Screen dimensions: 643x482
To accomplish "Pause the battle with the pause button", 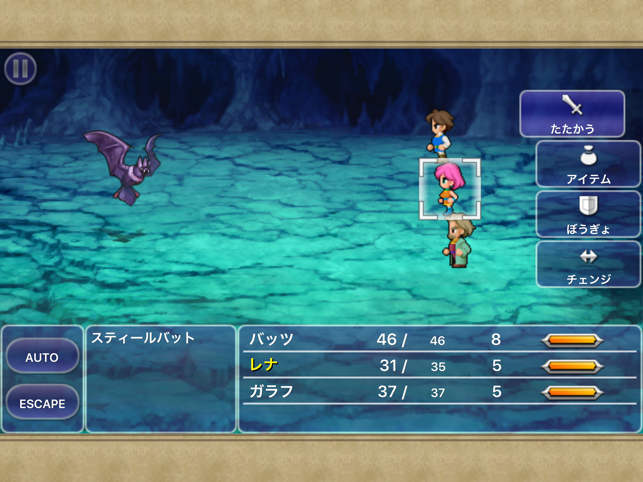I will tap(20, 68).
